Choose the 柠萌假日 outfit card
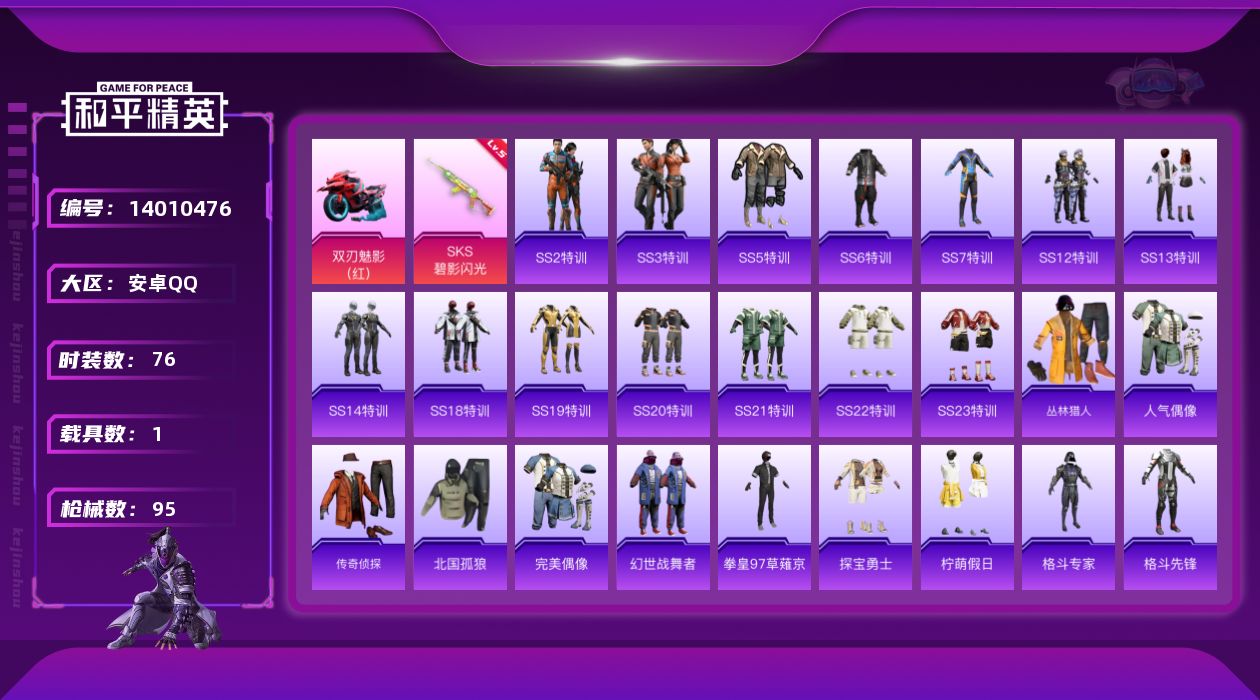The image size is (1260, 700). pos(967,517)
